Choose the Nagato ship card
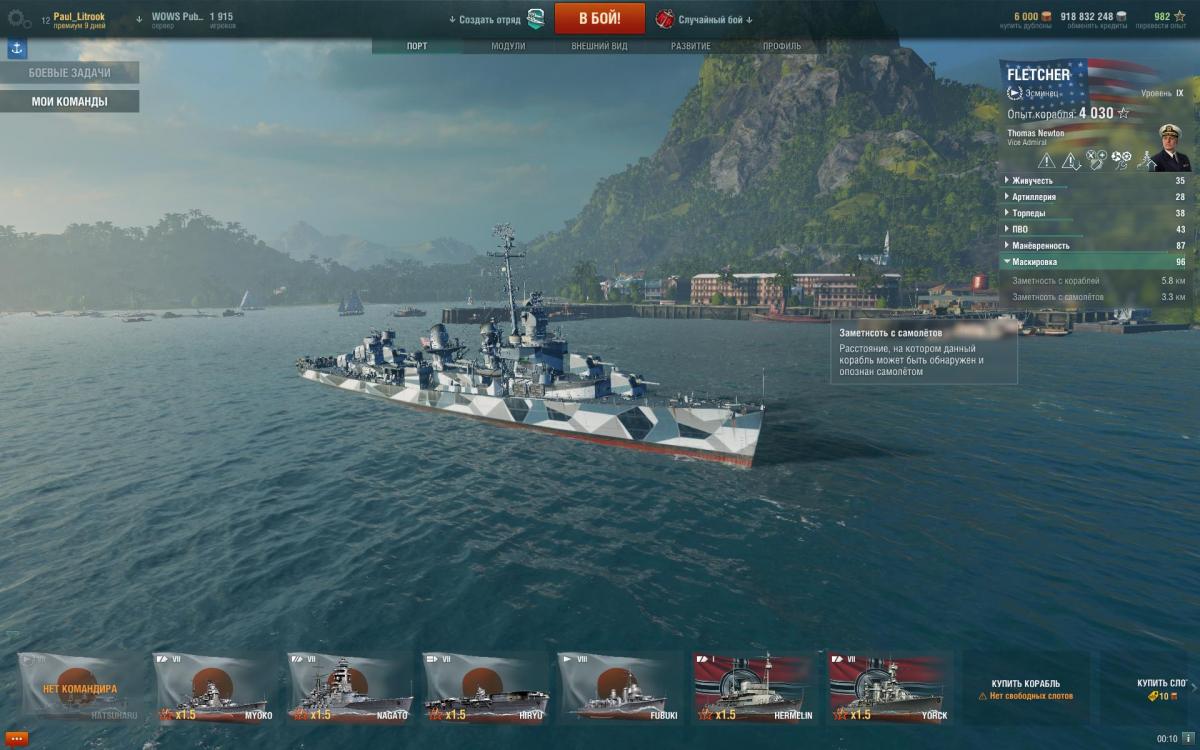The image size is (1200, 750). (x=350, y=688)
